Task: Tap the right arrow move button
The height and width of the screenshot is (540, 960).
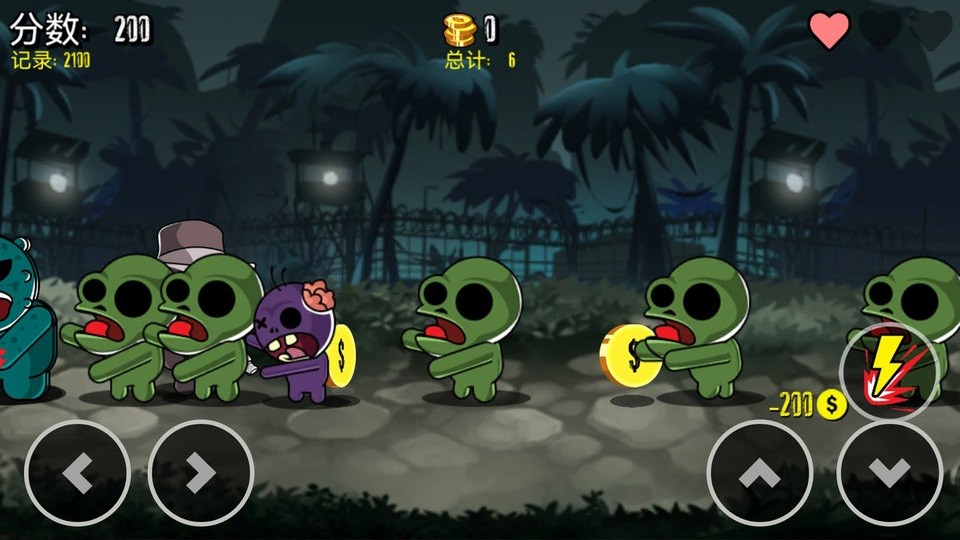Action: 201,473
